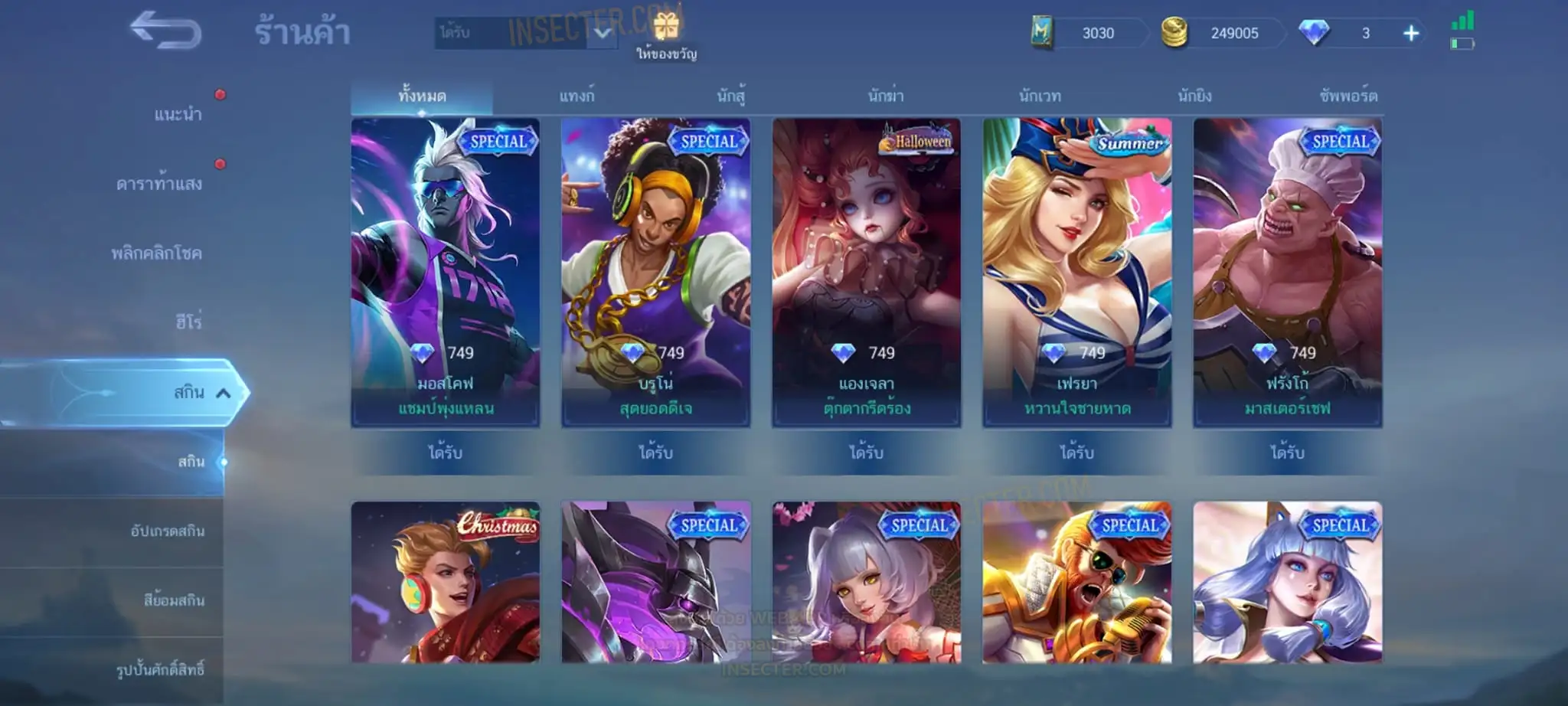Open the แนะนำ shop section
This screenshot has width=1568, height=706.
click(178, 115)
